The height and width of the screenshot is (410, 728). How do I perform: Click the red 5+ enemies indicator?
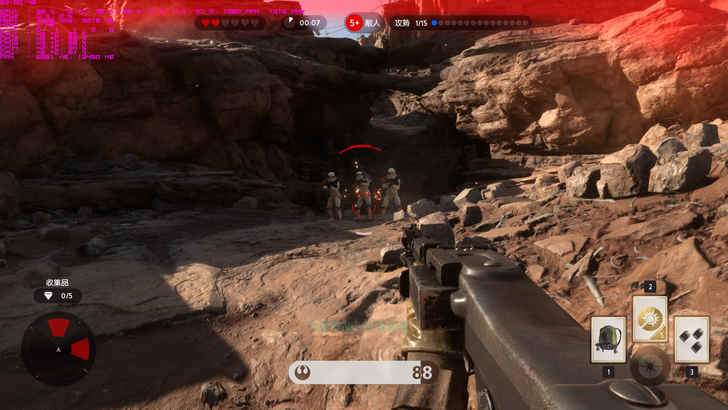click(354, 22)
